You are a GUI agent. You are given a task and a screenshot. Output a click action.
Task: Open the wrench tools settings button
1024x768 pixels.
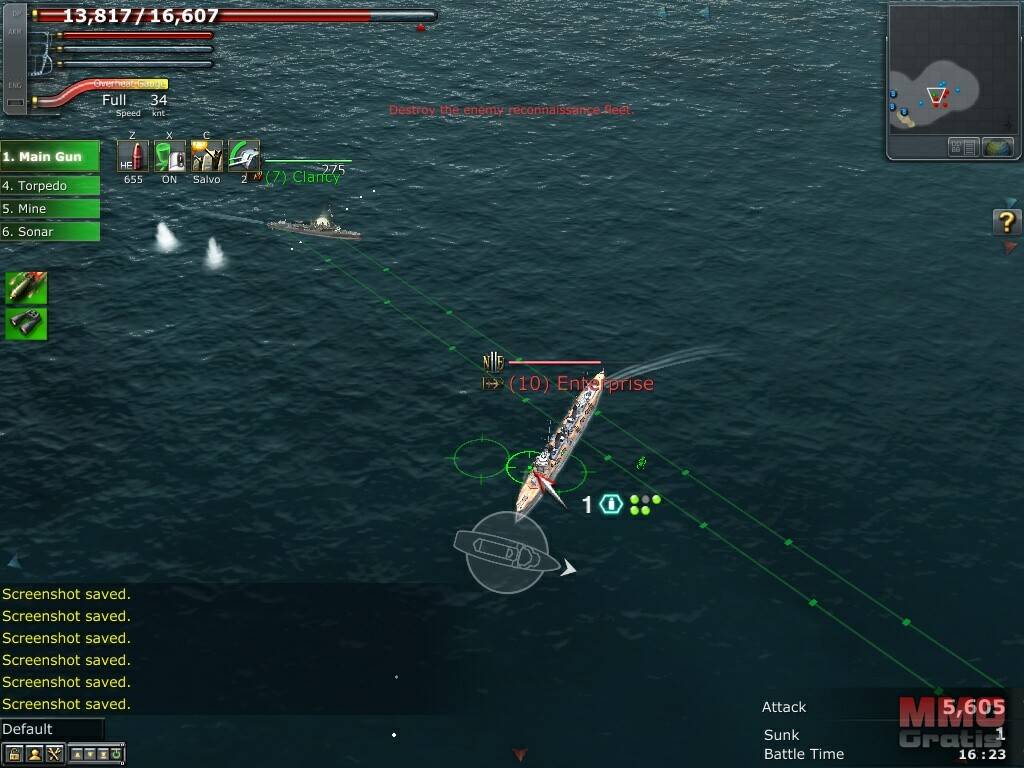coord(54,754)
